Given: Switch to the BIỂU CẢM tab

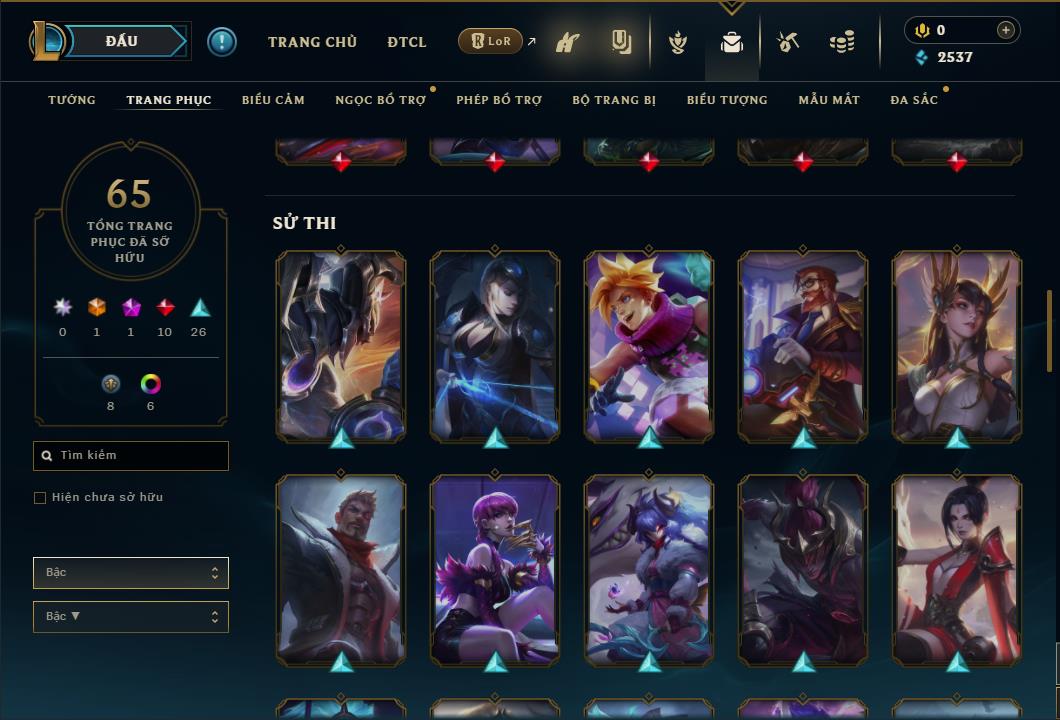Looking at the screenshot, I should 273,100.
